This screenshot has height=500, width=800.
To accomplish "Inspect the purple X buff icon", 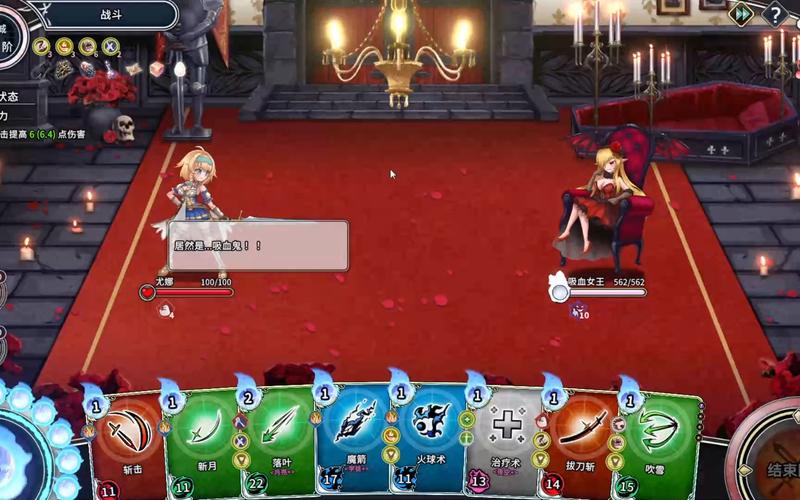I will 110,46.
